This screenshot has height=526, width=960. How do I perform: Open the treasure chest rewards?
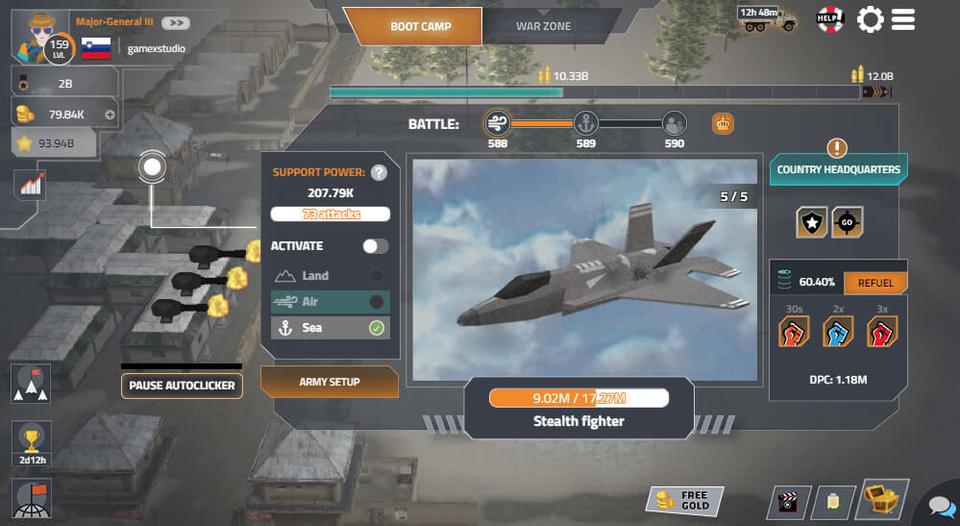coord(884,500)
